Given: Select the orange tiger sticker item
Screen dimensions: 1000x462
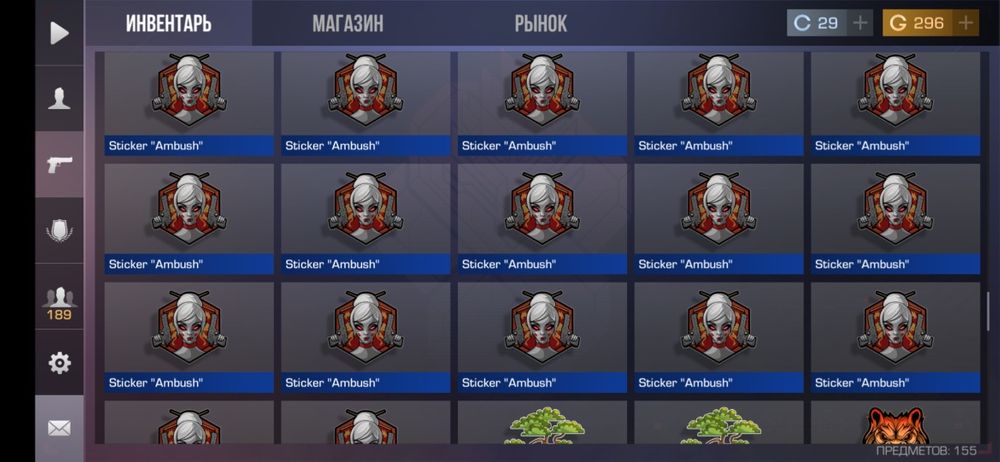Looking at the screenshot, I should [895, 423].
